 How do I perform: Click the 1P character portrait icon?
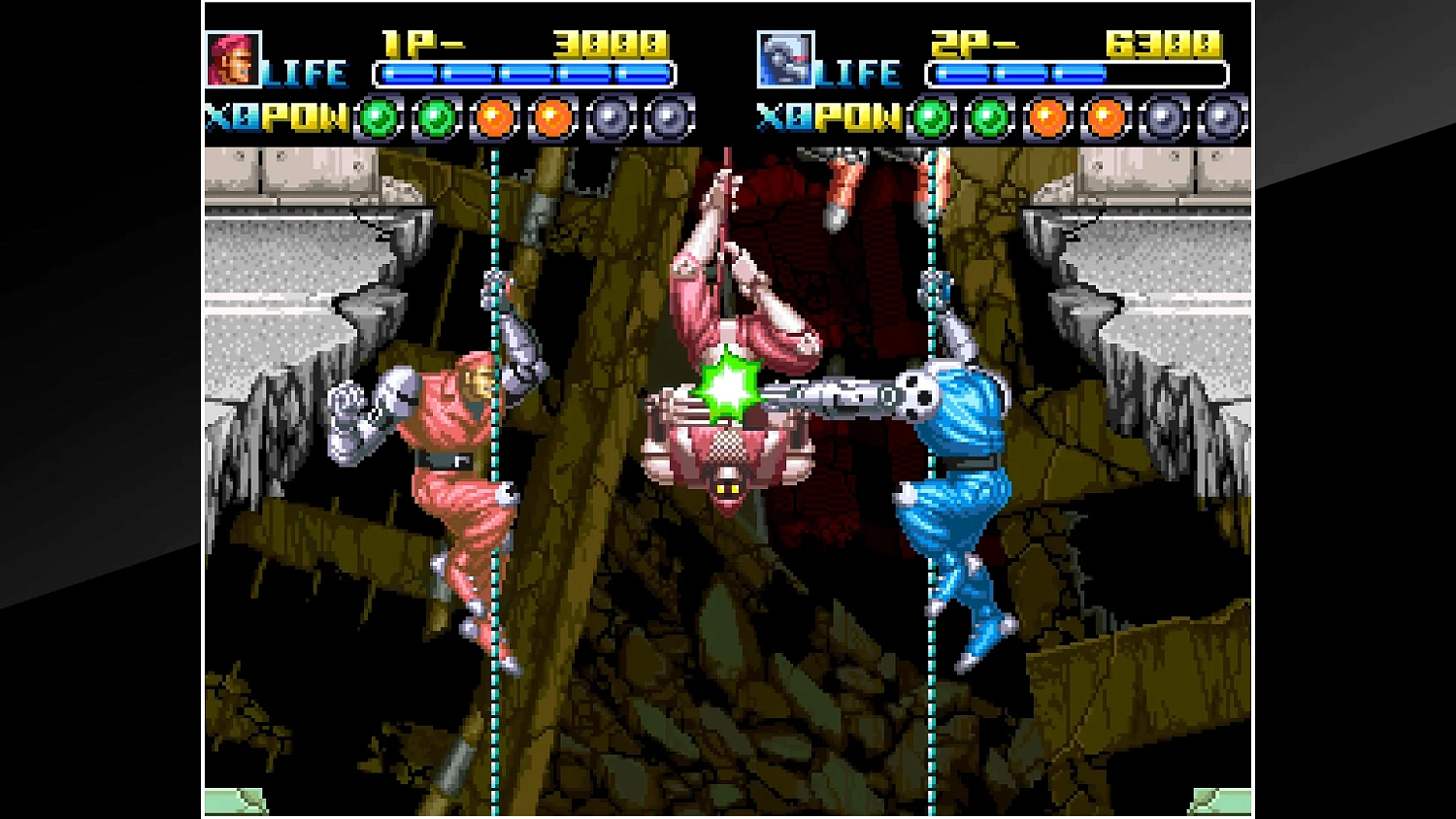pos(233,60)
